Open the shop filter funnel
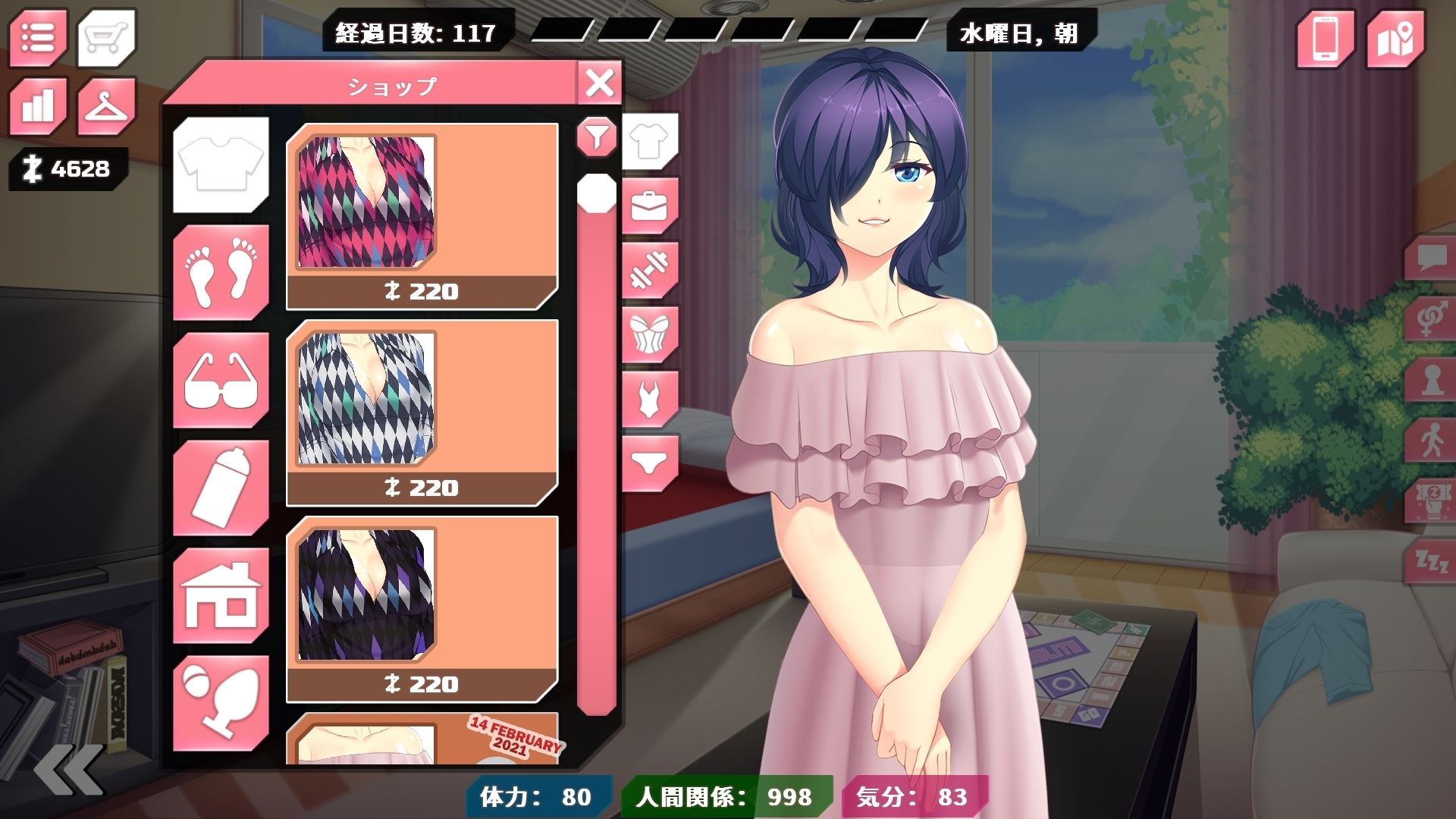This screenshot has width=1456, height=819. coord(597,137)
